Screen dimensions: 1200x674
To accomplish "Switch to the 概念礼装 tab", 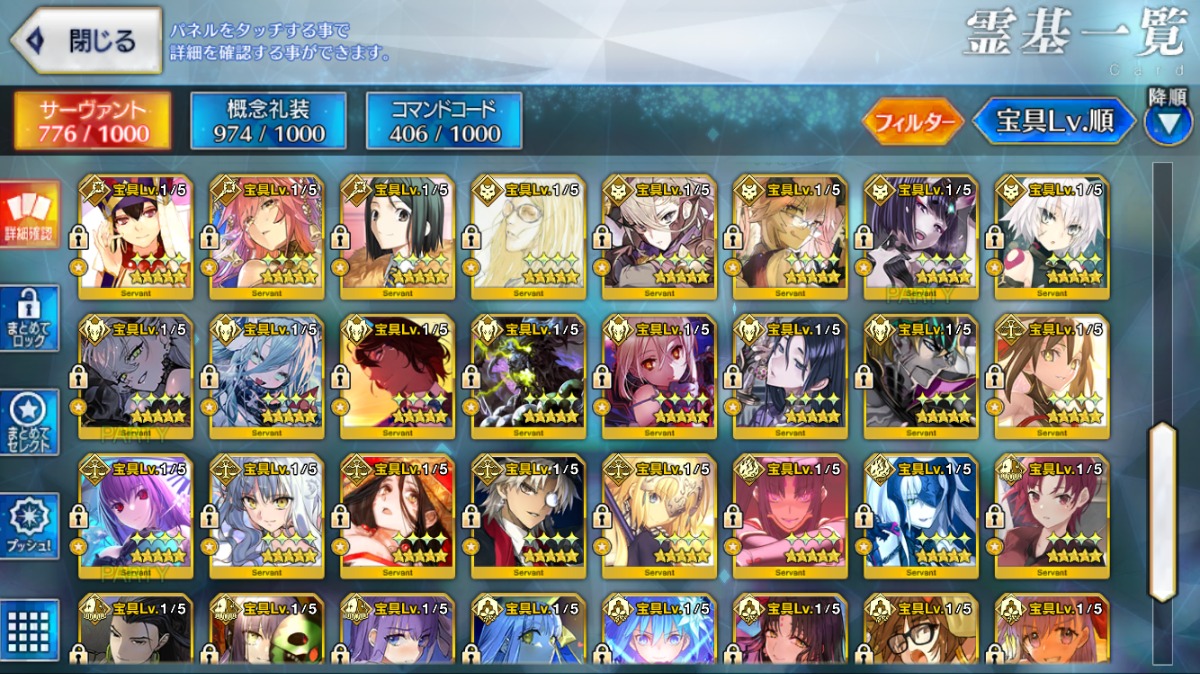I will click(268, 122).
